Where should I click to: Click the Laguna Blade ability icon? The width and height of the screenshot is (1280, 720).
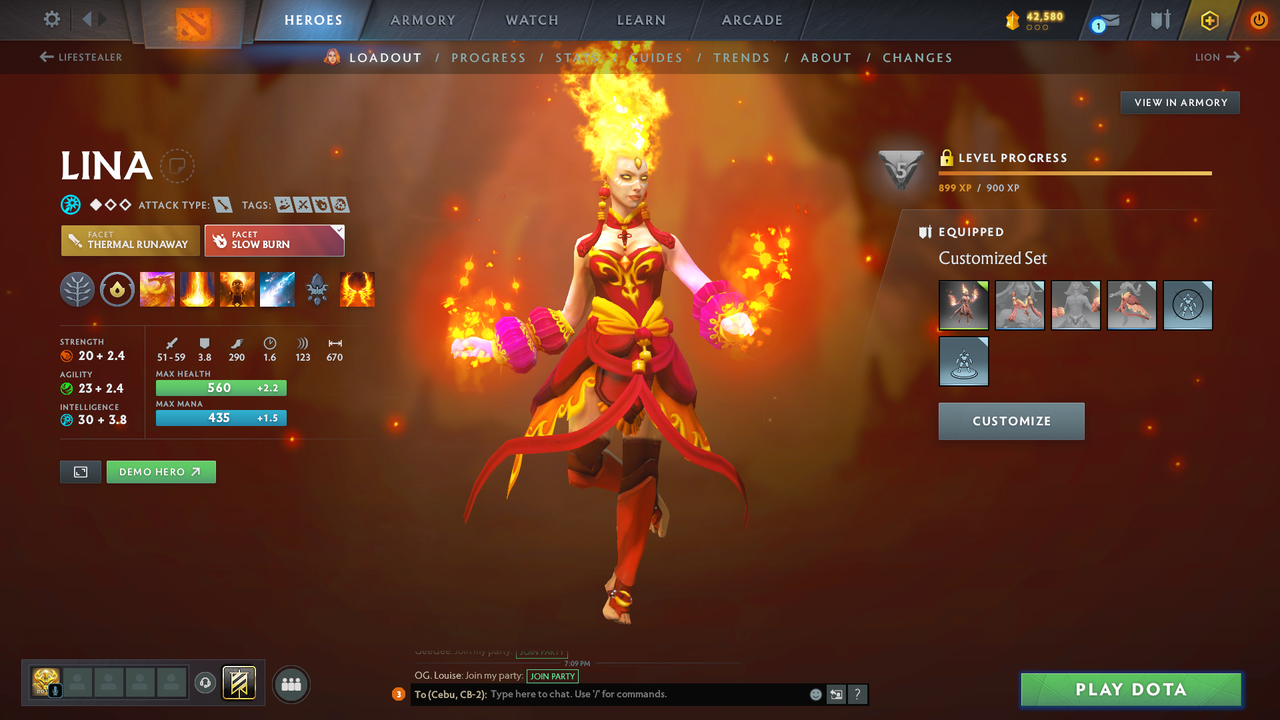pyautogui.click(x=277, y=290)
